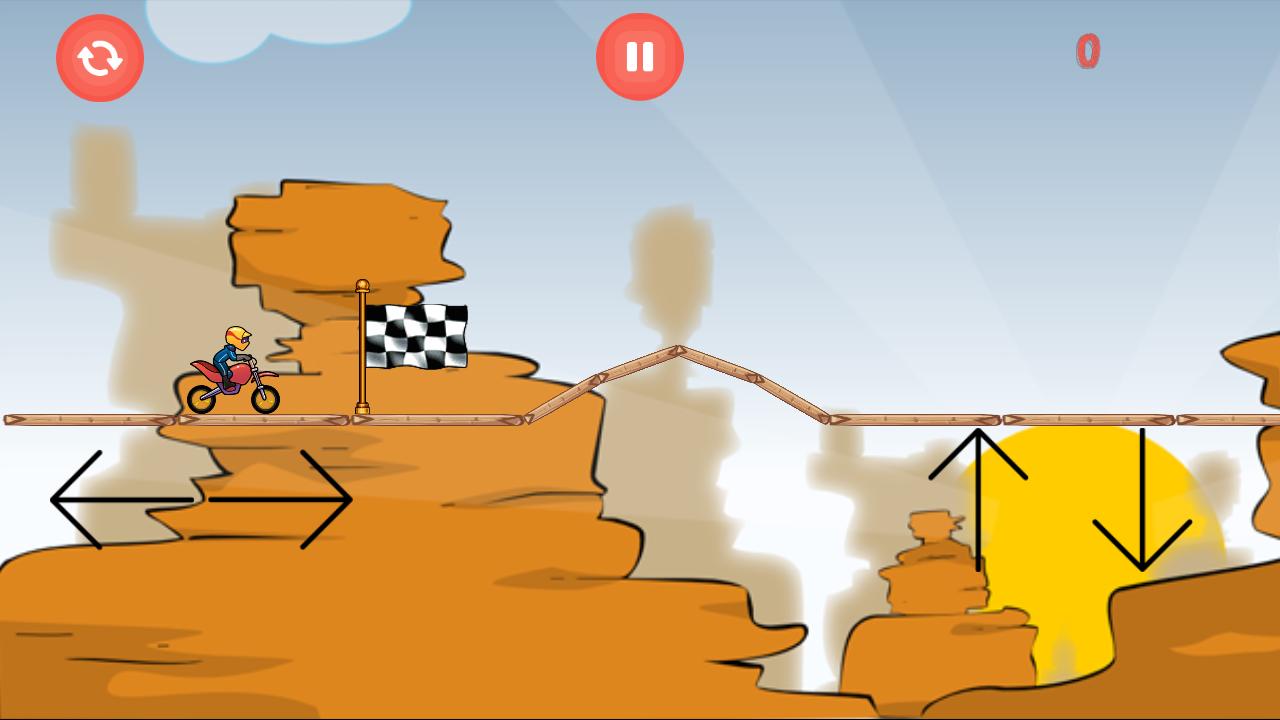Viewport: 1280px width, 720px height.
Task: Tap the score counter showing 0
Action: [x=1087, y=53]
